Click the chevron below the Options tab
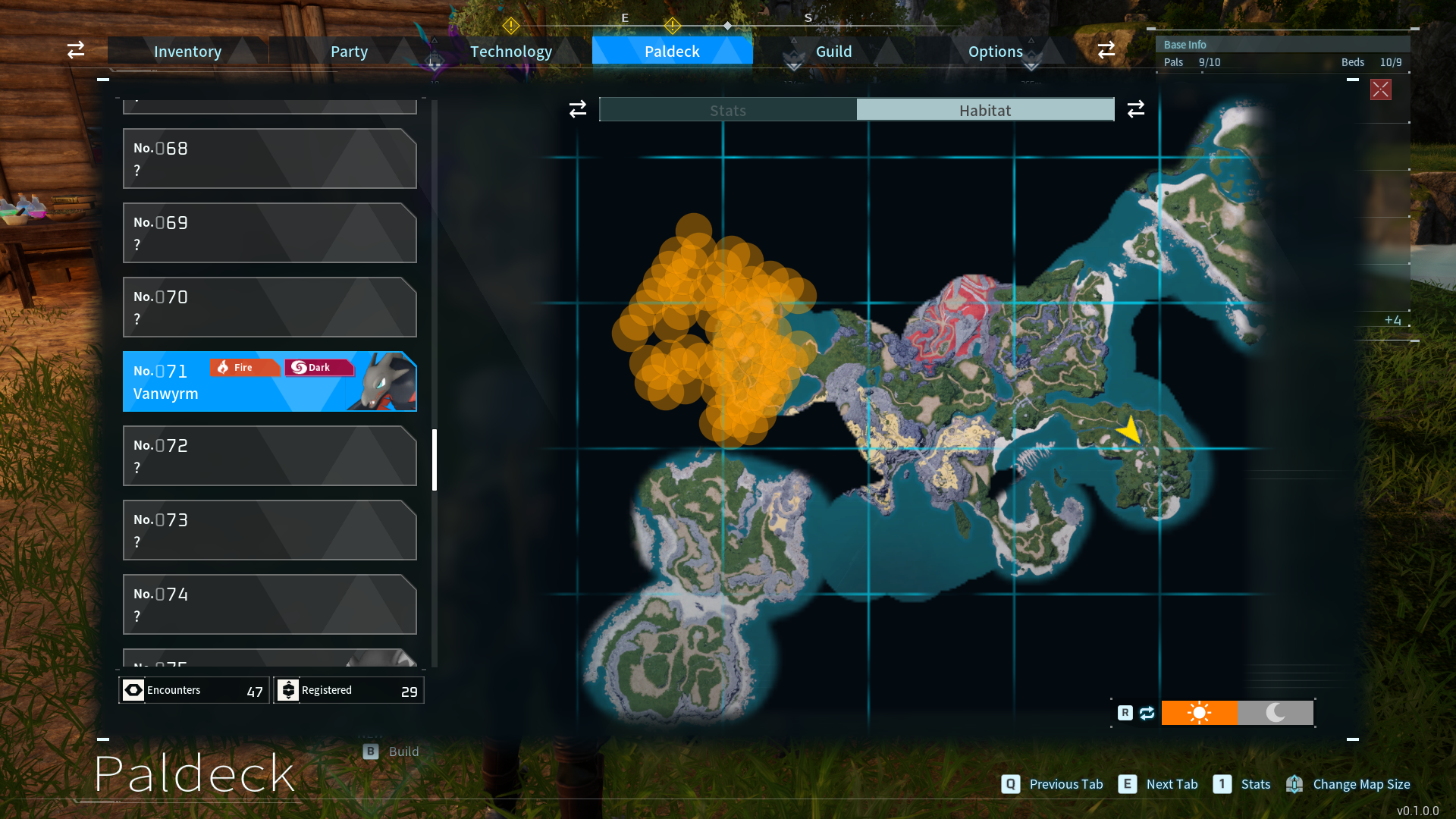The width and height of the screenshot is (1456, 819). coord(1031,68)
